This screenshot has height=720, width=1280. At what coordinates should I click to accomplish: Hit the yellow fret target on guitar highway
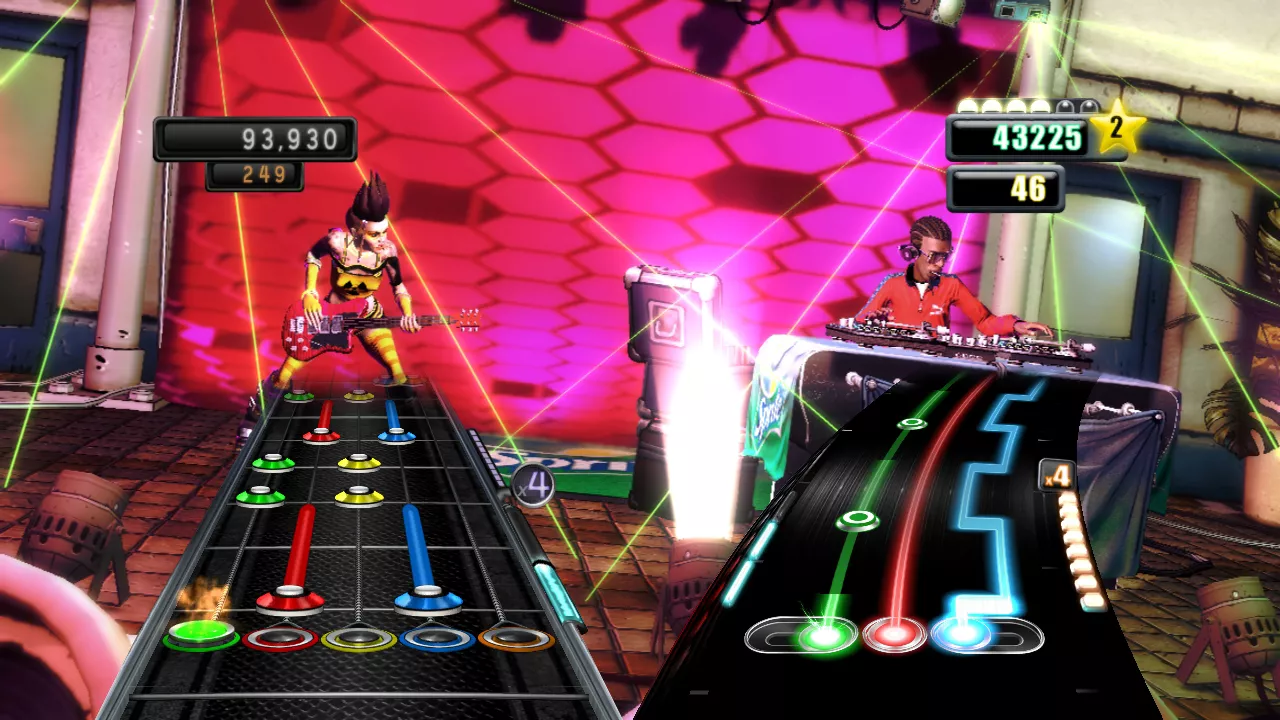tap(359, 638)
